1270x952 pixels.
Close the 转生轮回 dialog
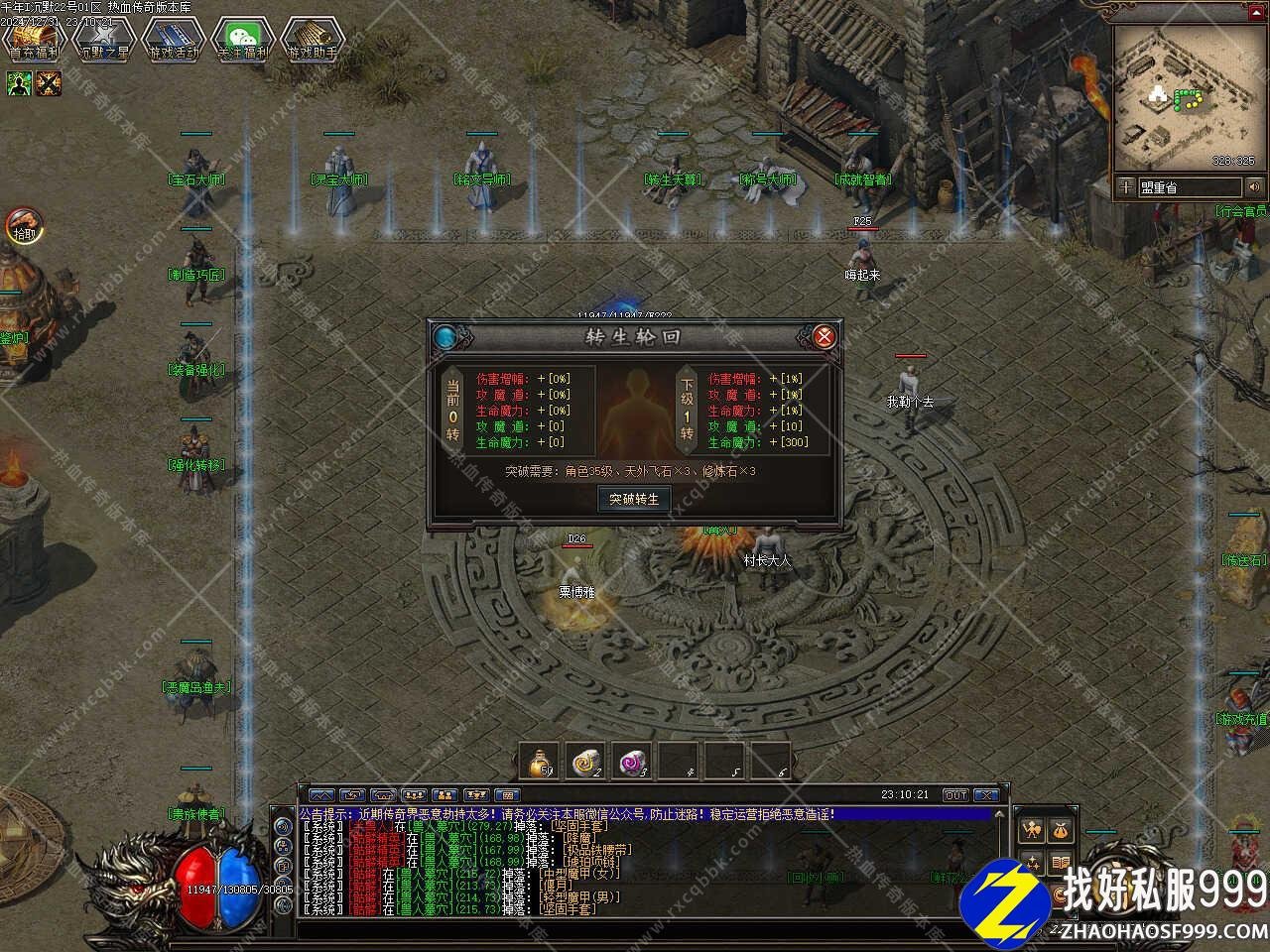pyautogui.click(x=824, y=337)
